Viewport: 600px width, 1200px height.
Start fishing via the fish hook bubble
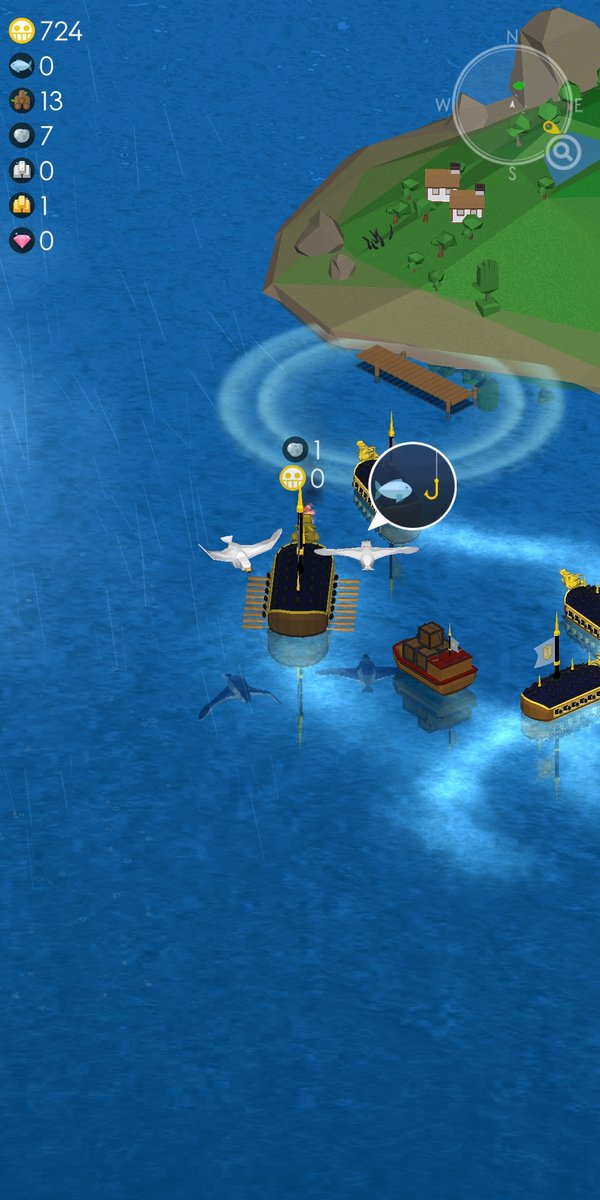coord(412,486)
